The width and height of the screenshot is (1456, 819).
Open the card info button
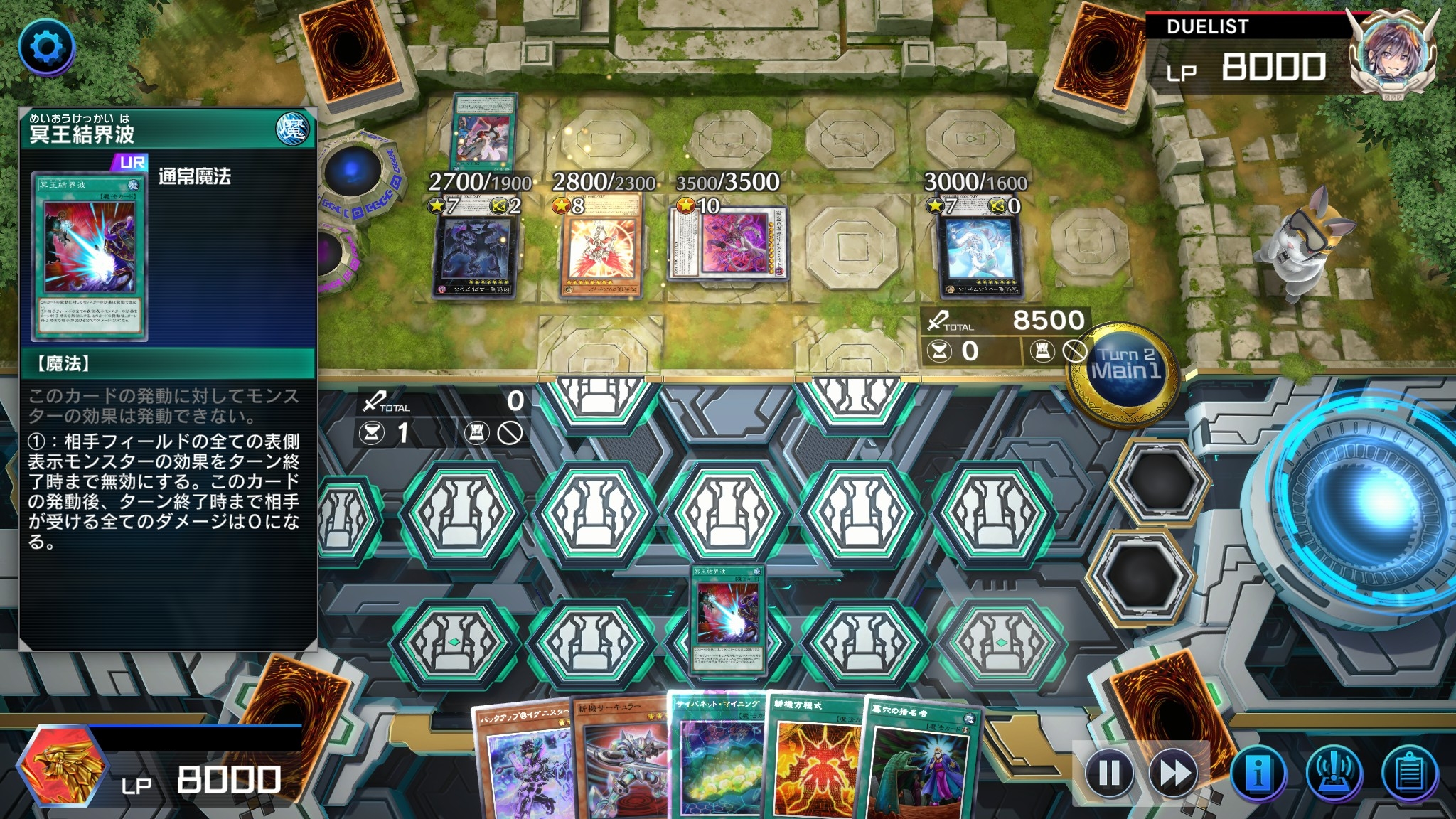pos(1258,773)
